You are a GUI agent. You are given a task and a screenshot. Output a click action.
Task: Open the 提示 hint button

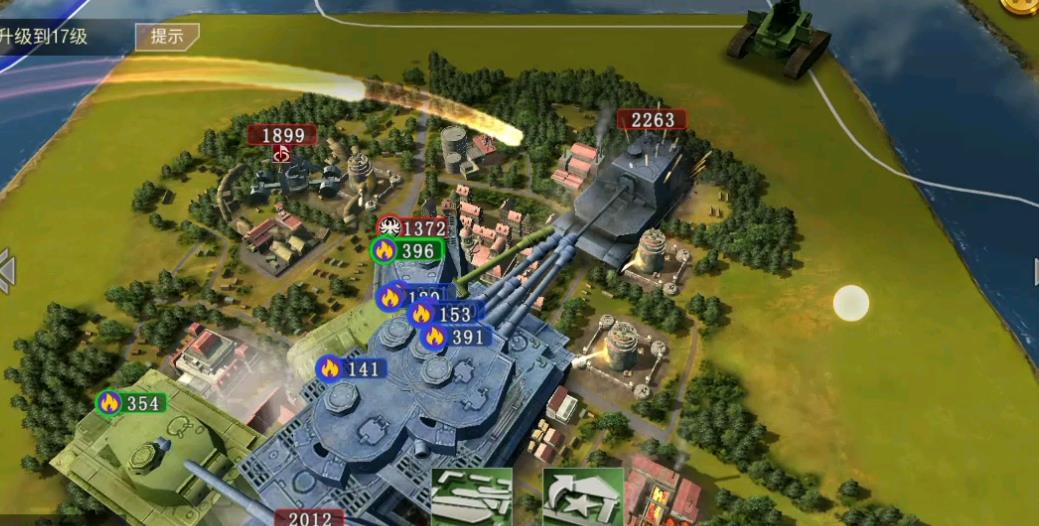(x=167, y=37)
